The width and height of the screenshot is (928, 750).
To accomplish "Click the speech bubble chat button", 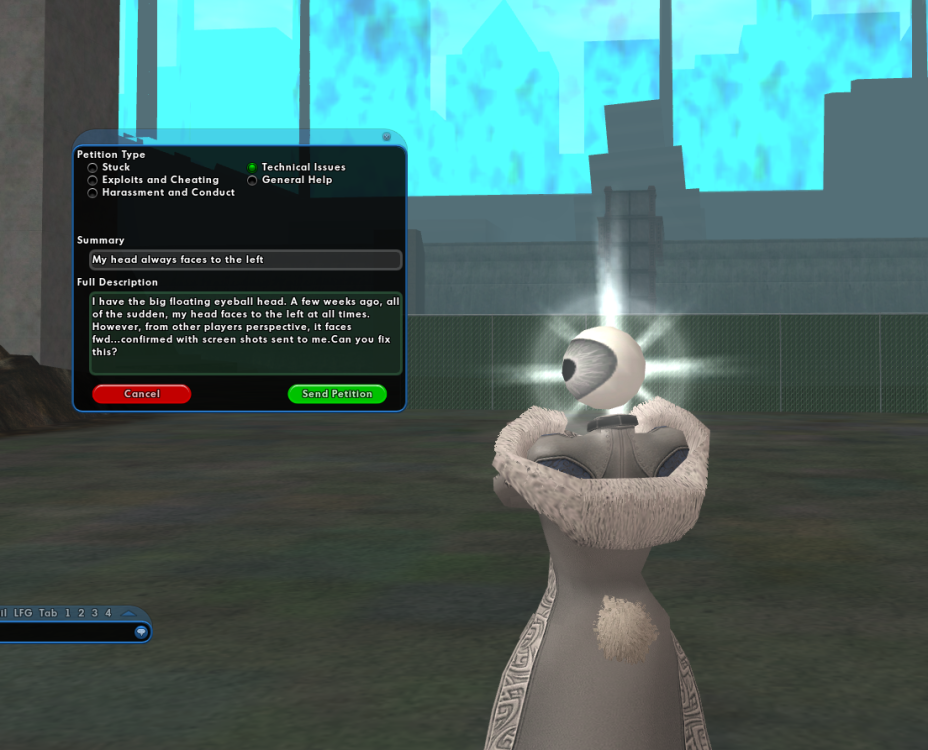I will coord(141,632).
